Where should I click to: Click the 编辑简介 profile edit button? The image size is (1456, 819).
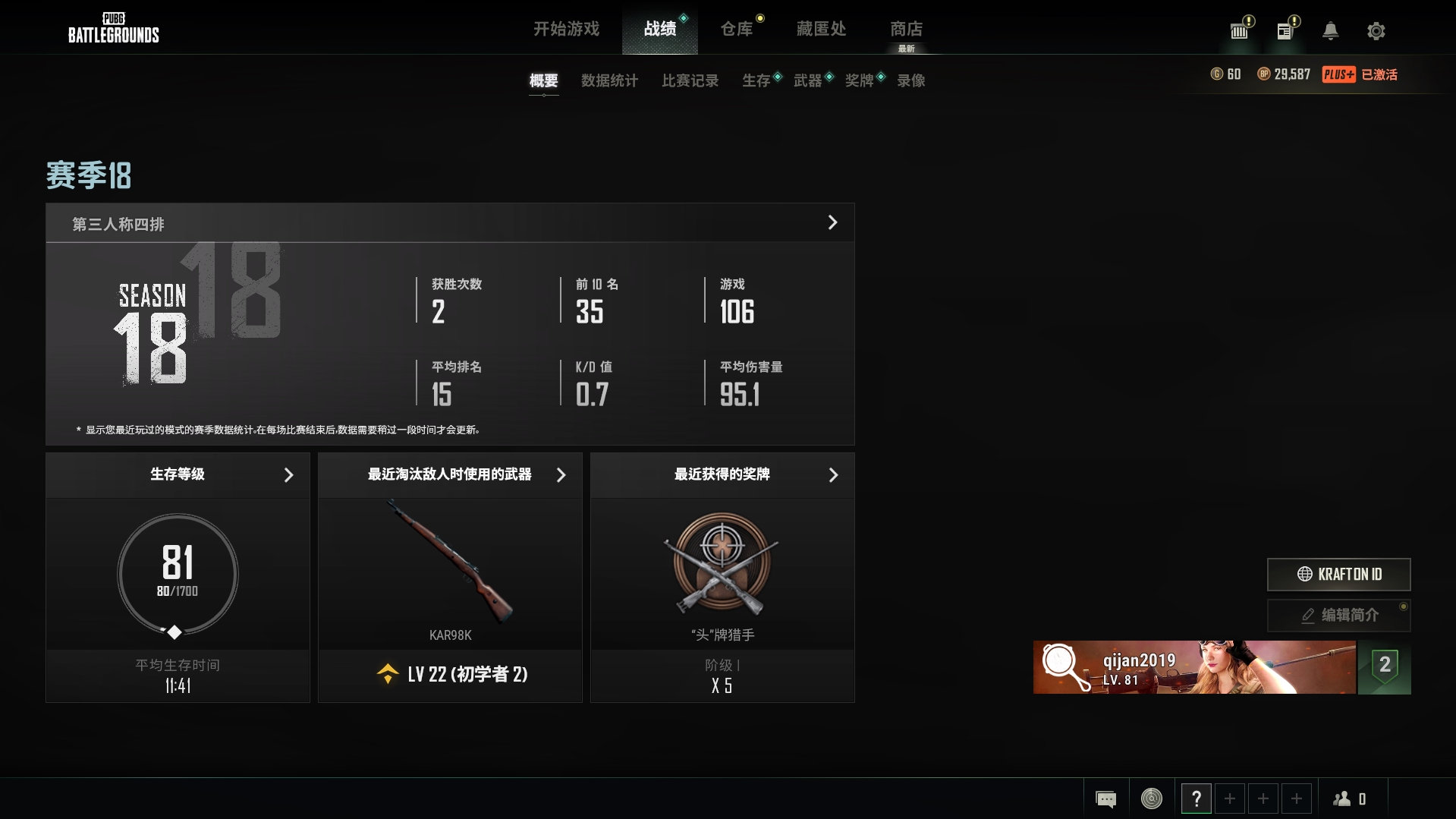click(x=1338, y=616)
